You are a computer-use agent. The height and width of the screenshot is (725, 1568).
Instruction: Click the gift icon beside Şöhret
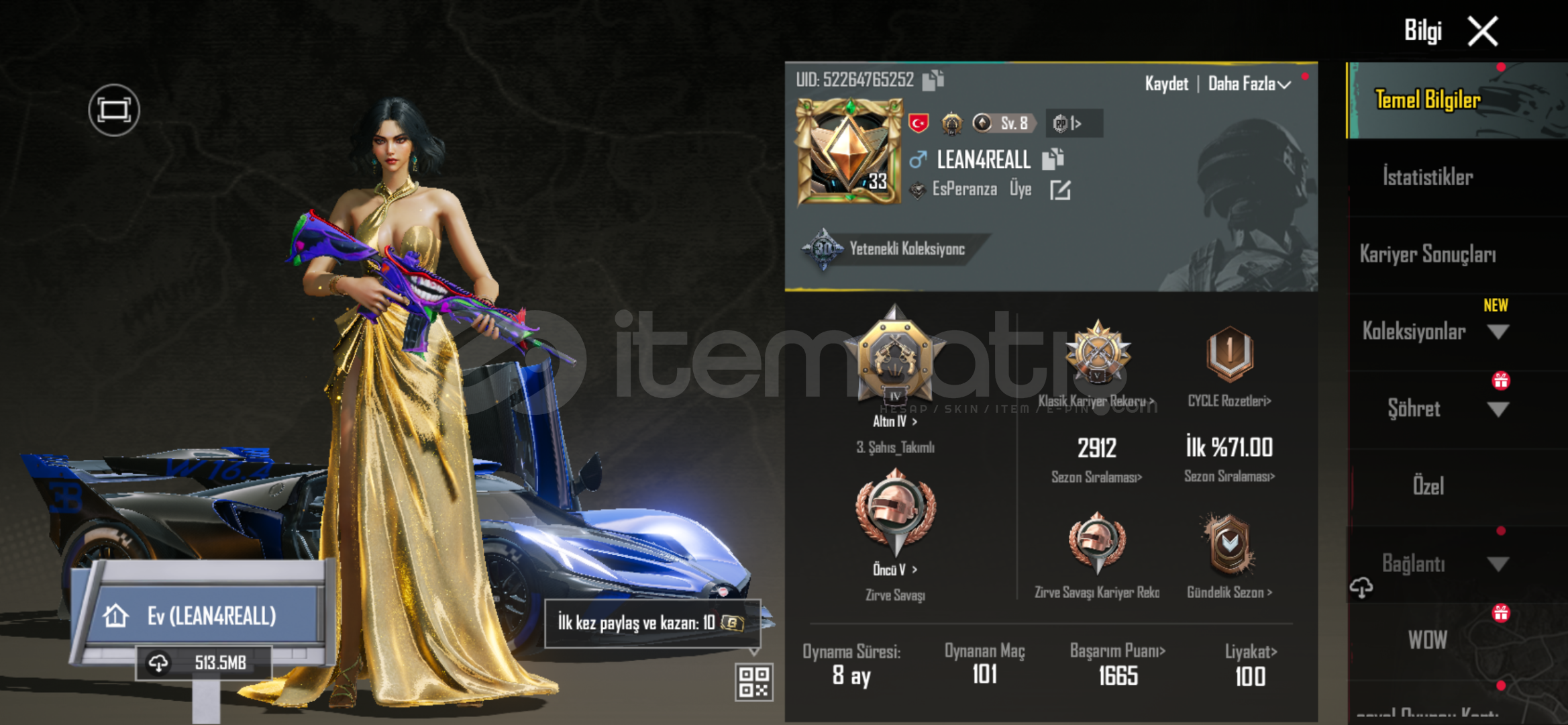(x=1501, y=380)
